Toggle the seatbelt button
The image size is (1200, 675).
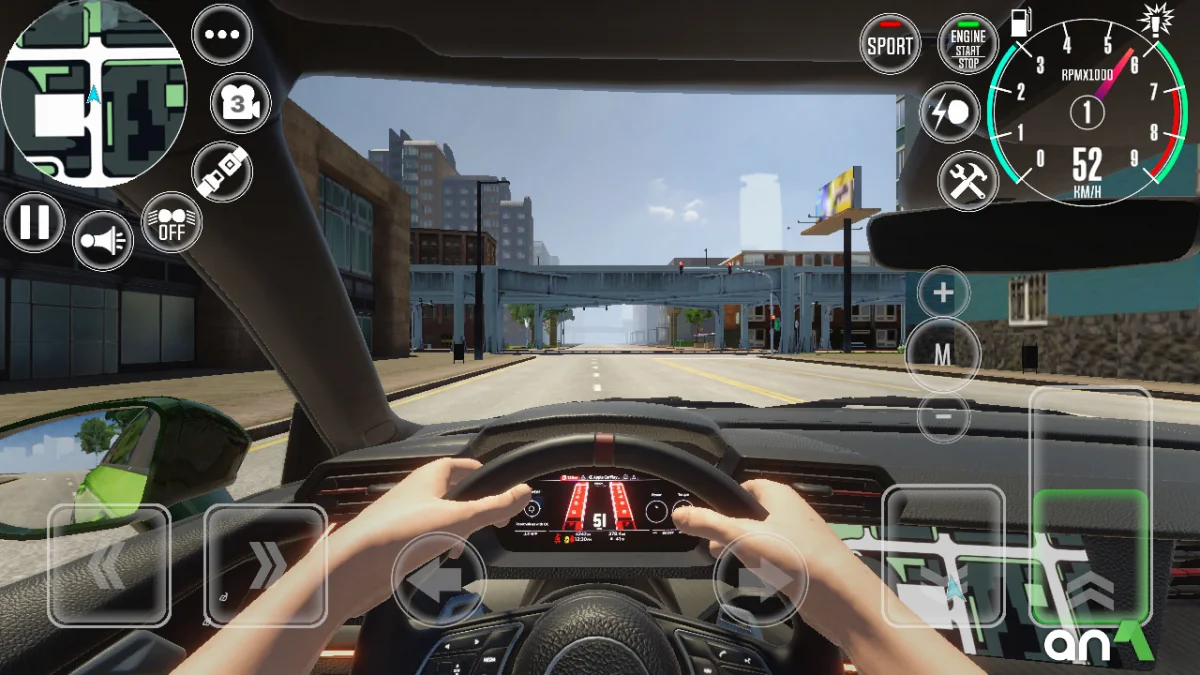pos(221,171)
